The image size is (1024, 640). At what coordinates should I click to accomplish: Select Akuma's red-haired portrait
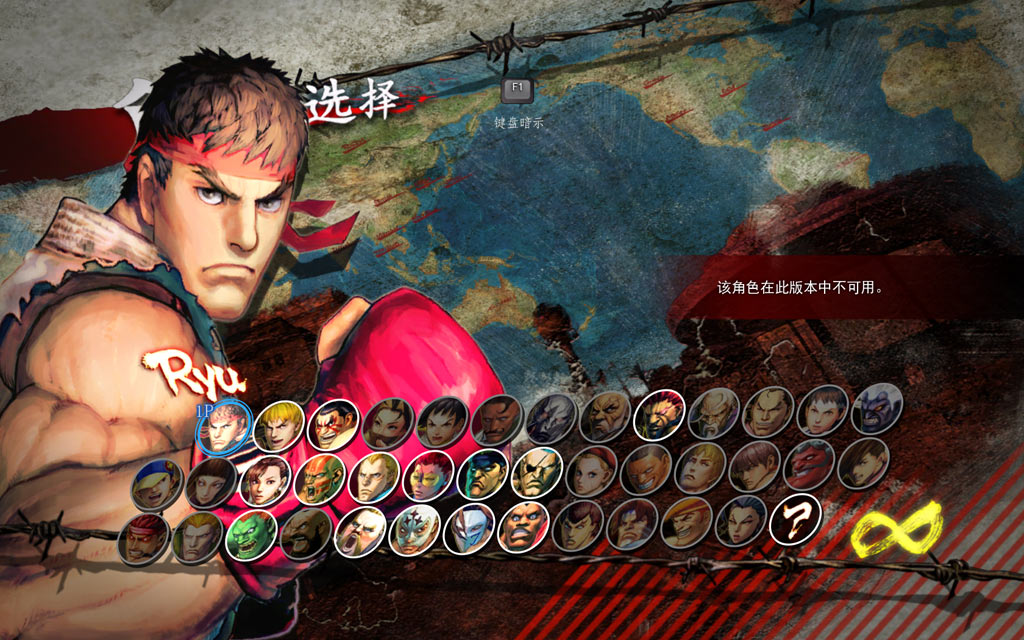[x=658, y=414]
